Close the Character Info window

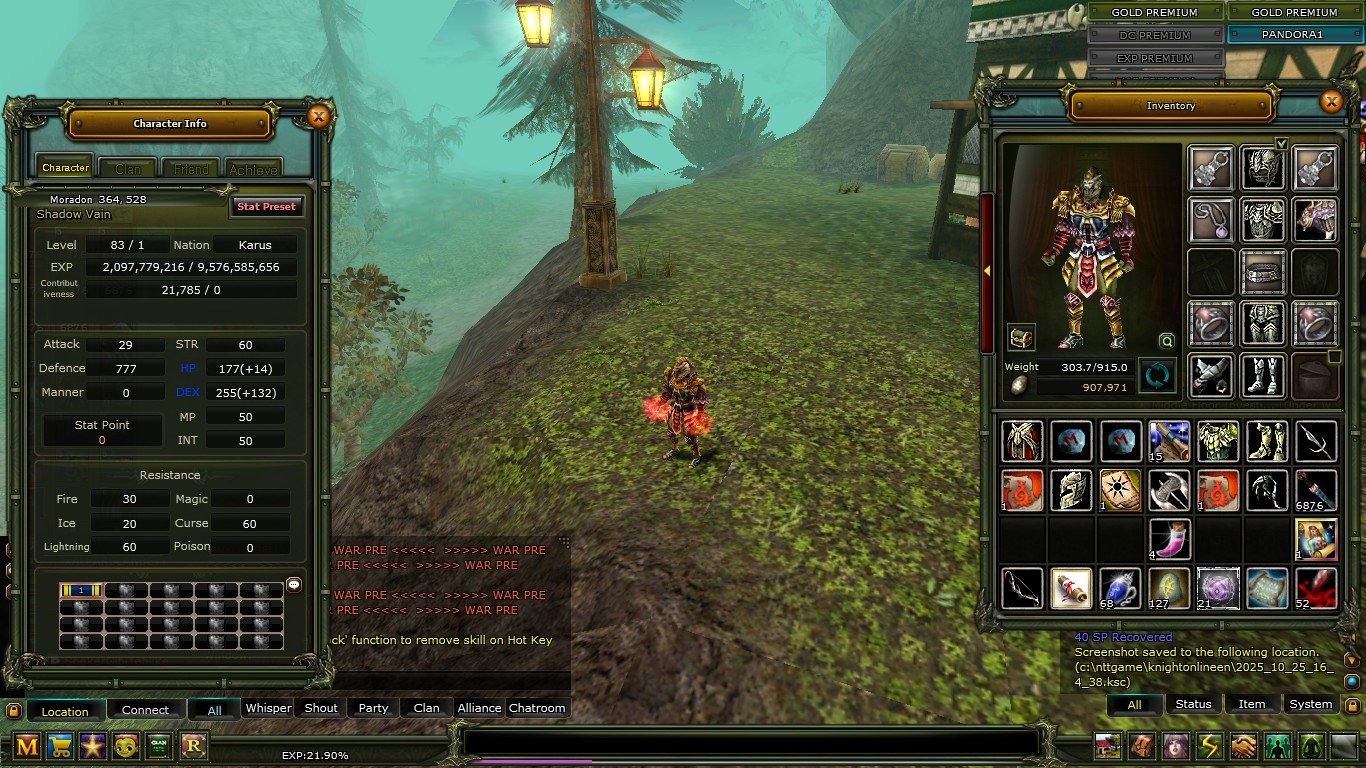[318, 117]
